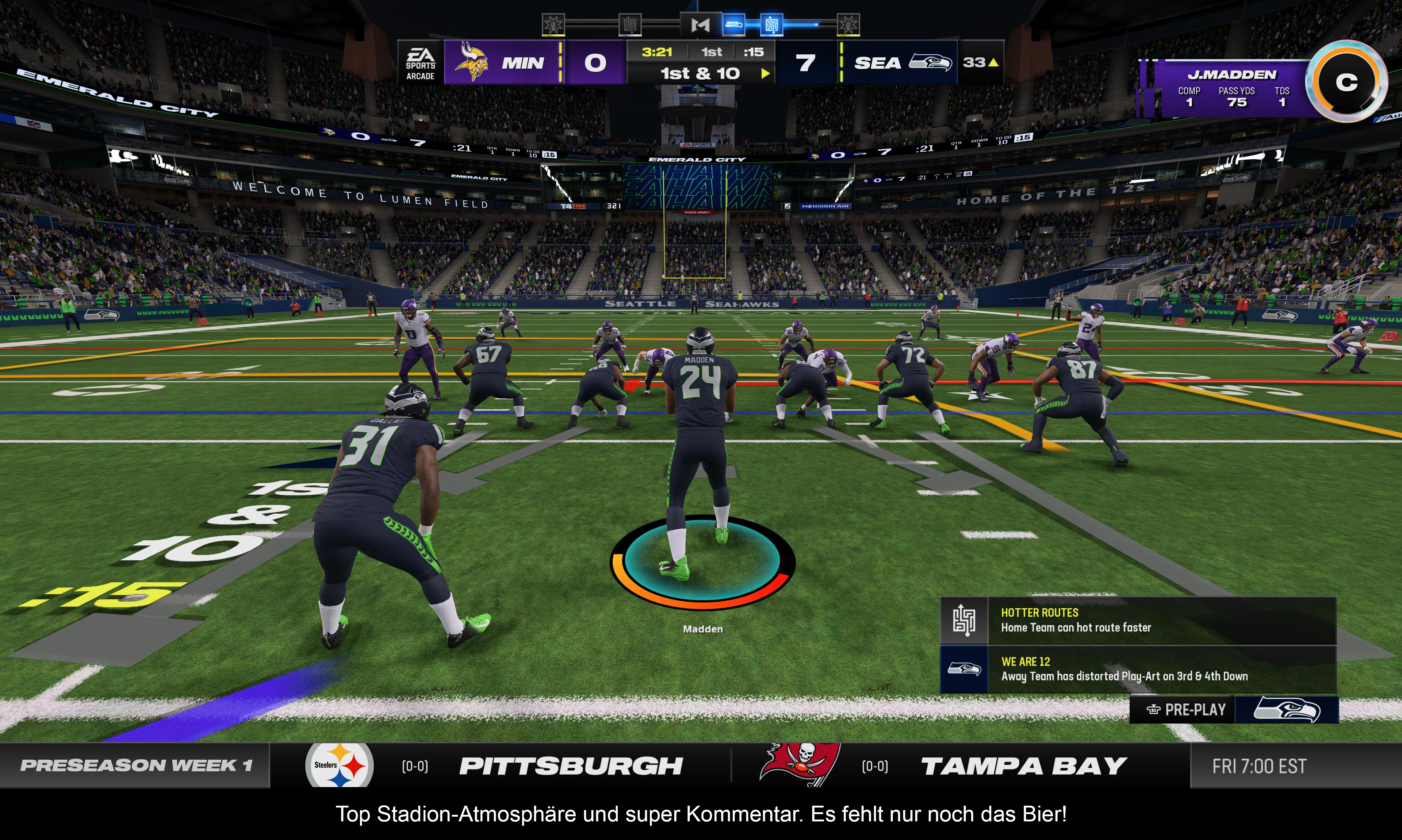The image size is (1402, 840).
Task: Open the J.Madden player stats card
Action: pyautogui.click(x=1231, y=89)
